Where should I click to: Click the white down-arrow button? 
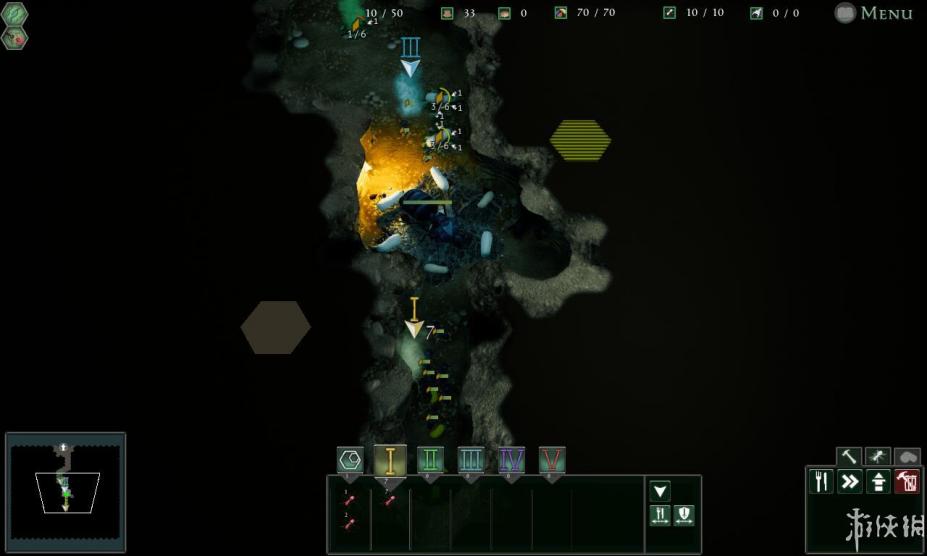660,491
